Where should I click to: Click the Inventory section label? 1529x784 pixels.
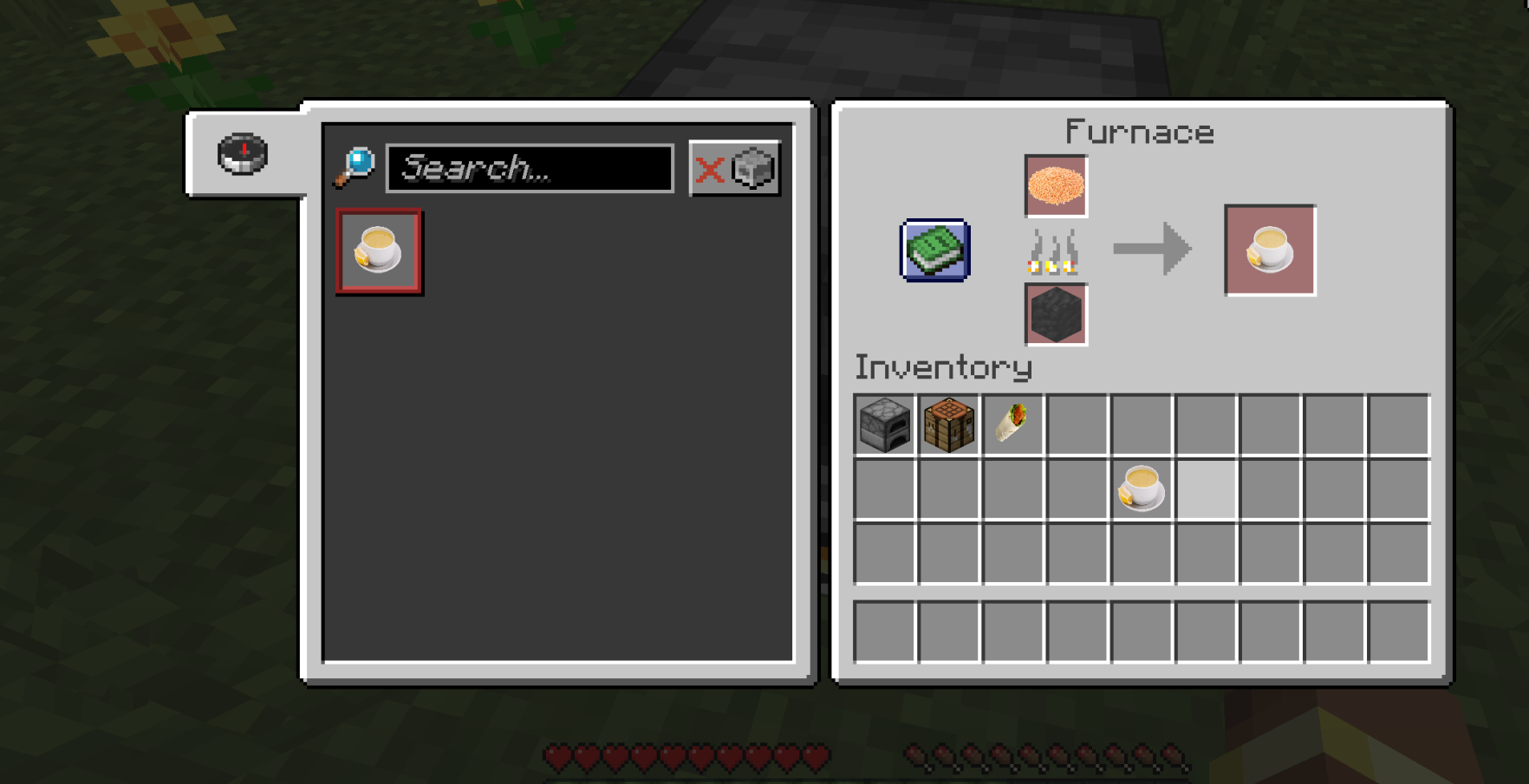click(x=941, y=367)
